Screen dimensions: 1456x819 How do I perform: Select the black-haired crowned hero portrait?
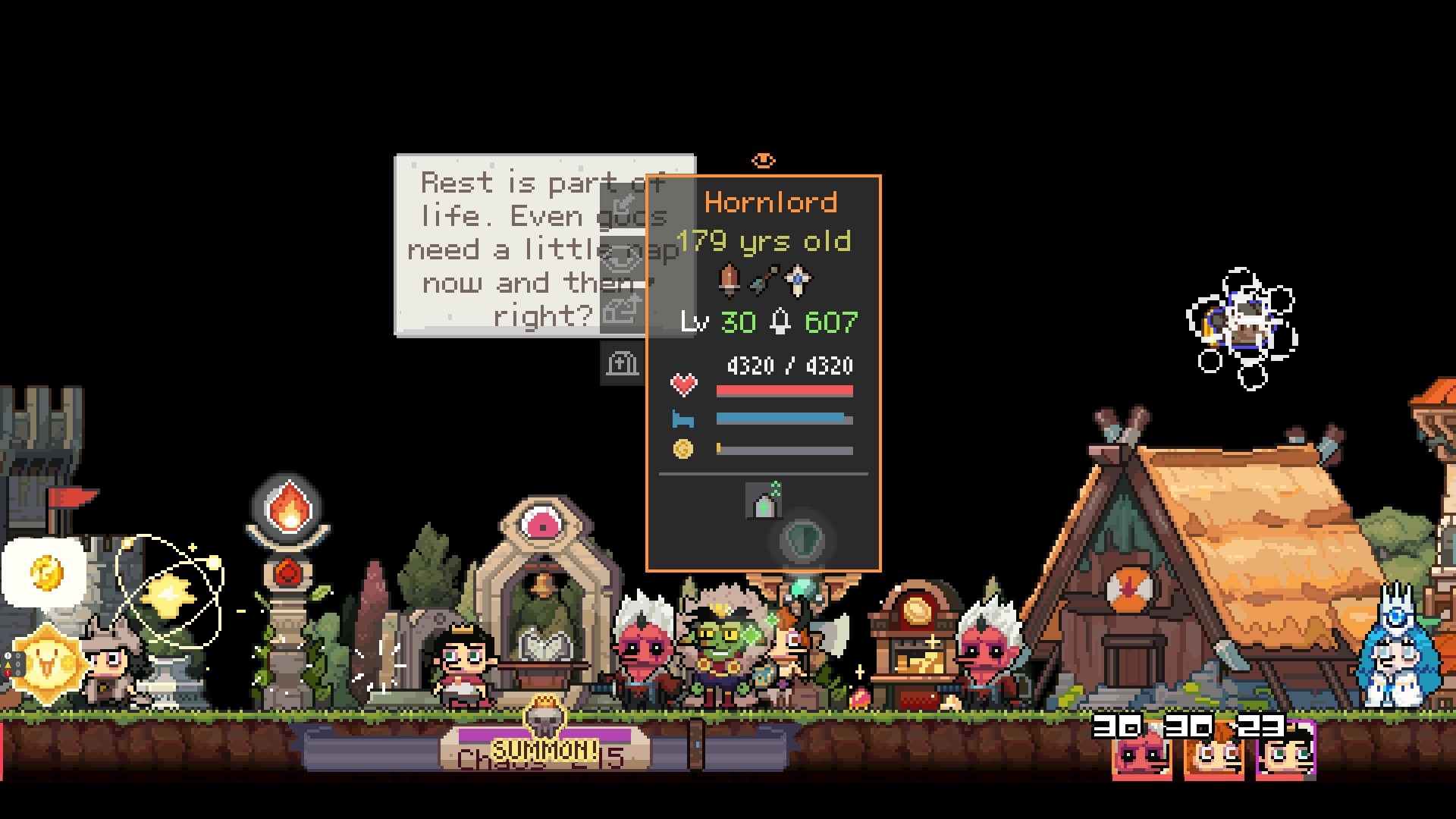(1286, 756)
